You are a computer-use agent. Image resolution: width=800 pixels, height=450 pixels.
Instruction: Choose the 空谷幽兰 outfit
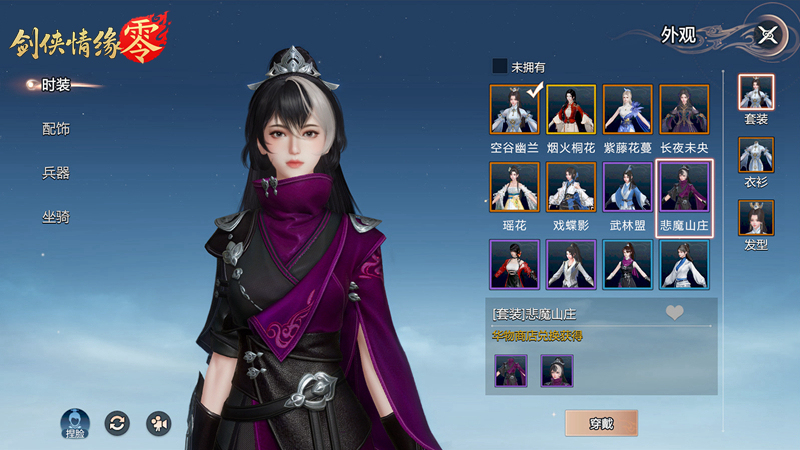tap(515, 110)
